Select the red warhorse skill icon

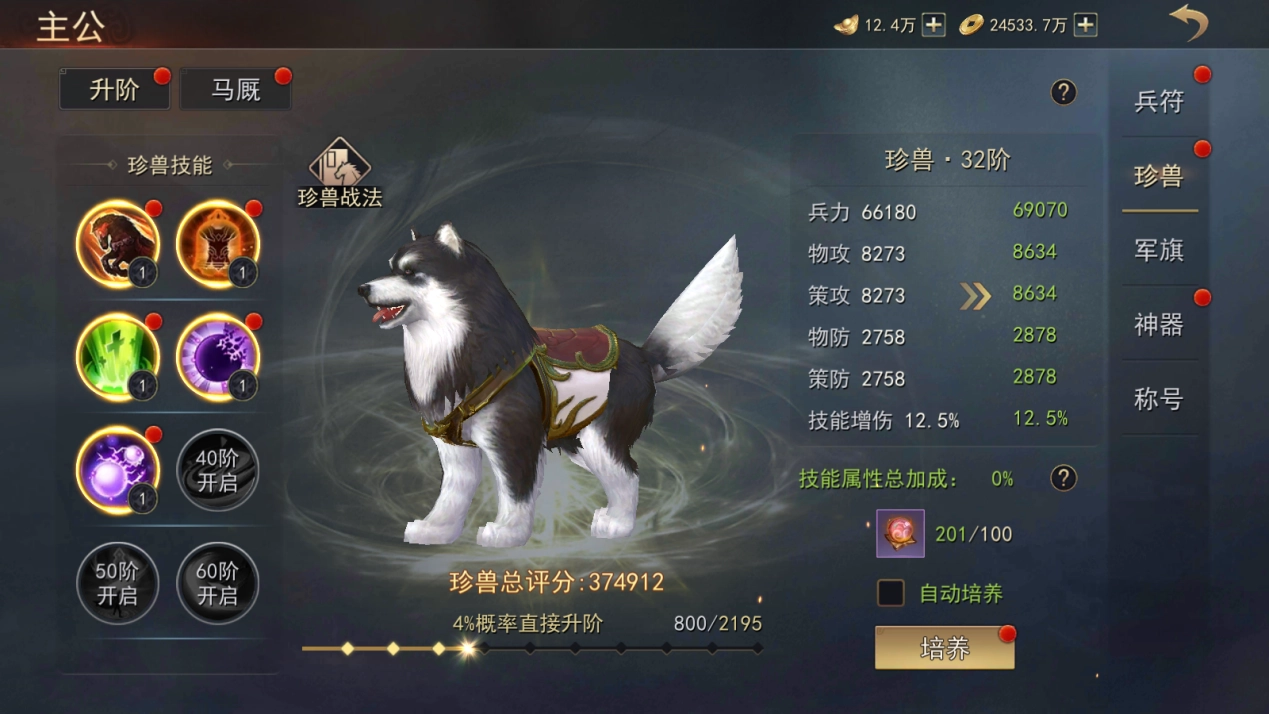[x=118, y=244]
